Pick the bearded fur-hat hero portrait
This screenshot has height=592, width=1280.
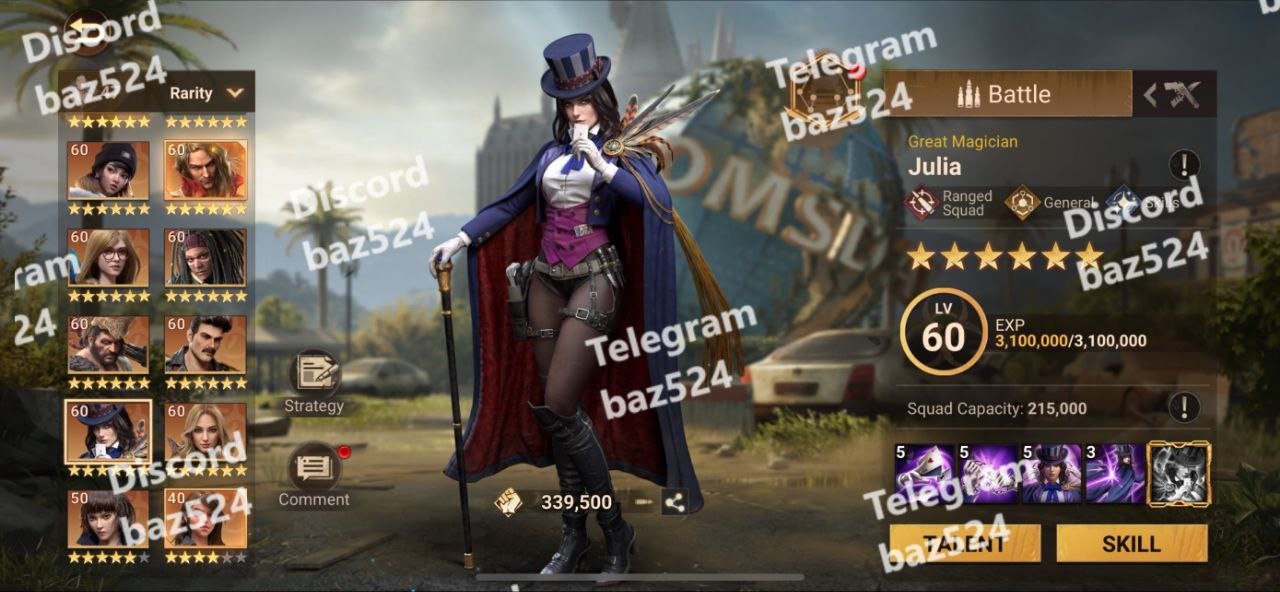108,344
